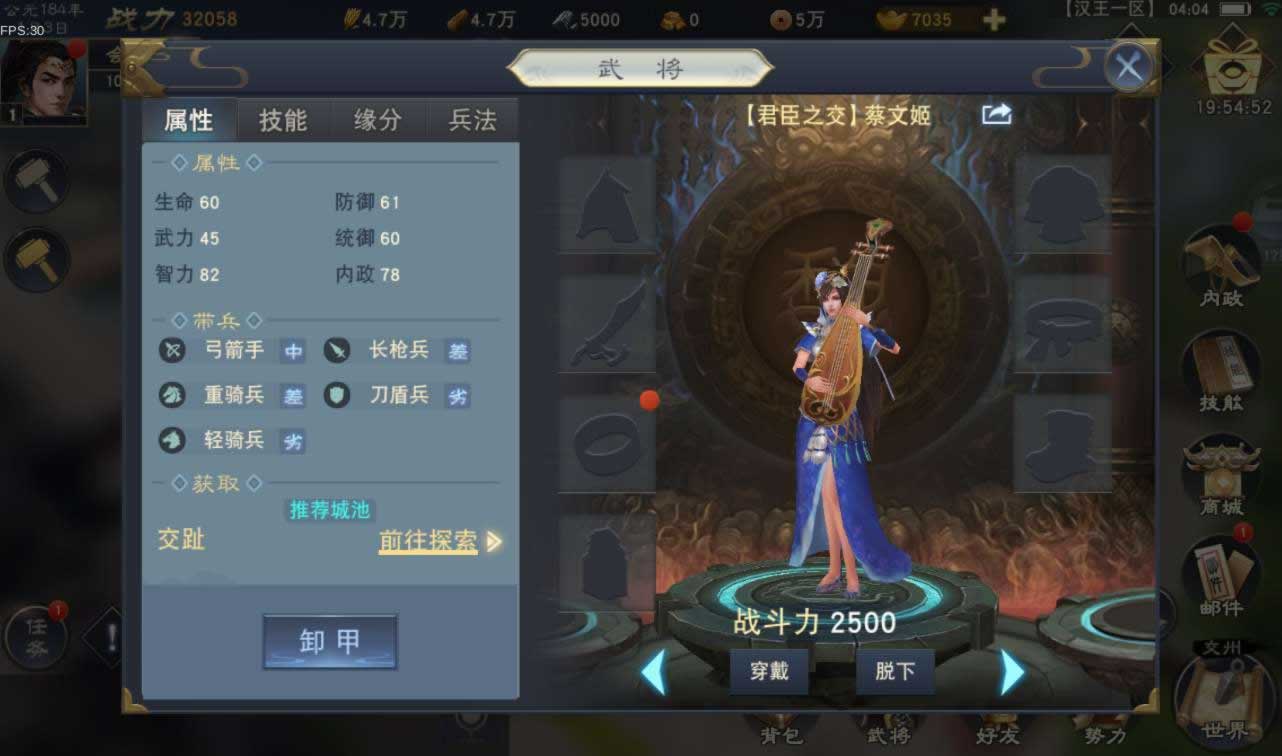Close the 武将 general panel
The image size is (1282, 756).
pos(1129,68)
